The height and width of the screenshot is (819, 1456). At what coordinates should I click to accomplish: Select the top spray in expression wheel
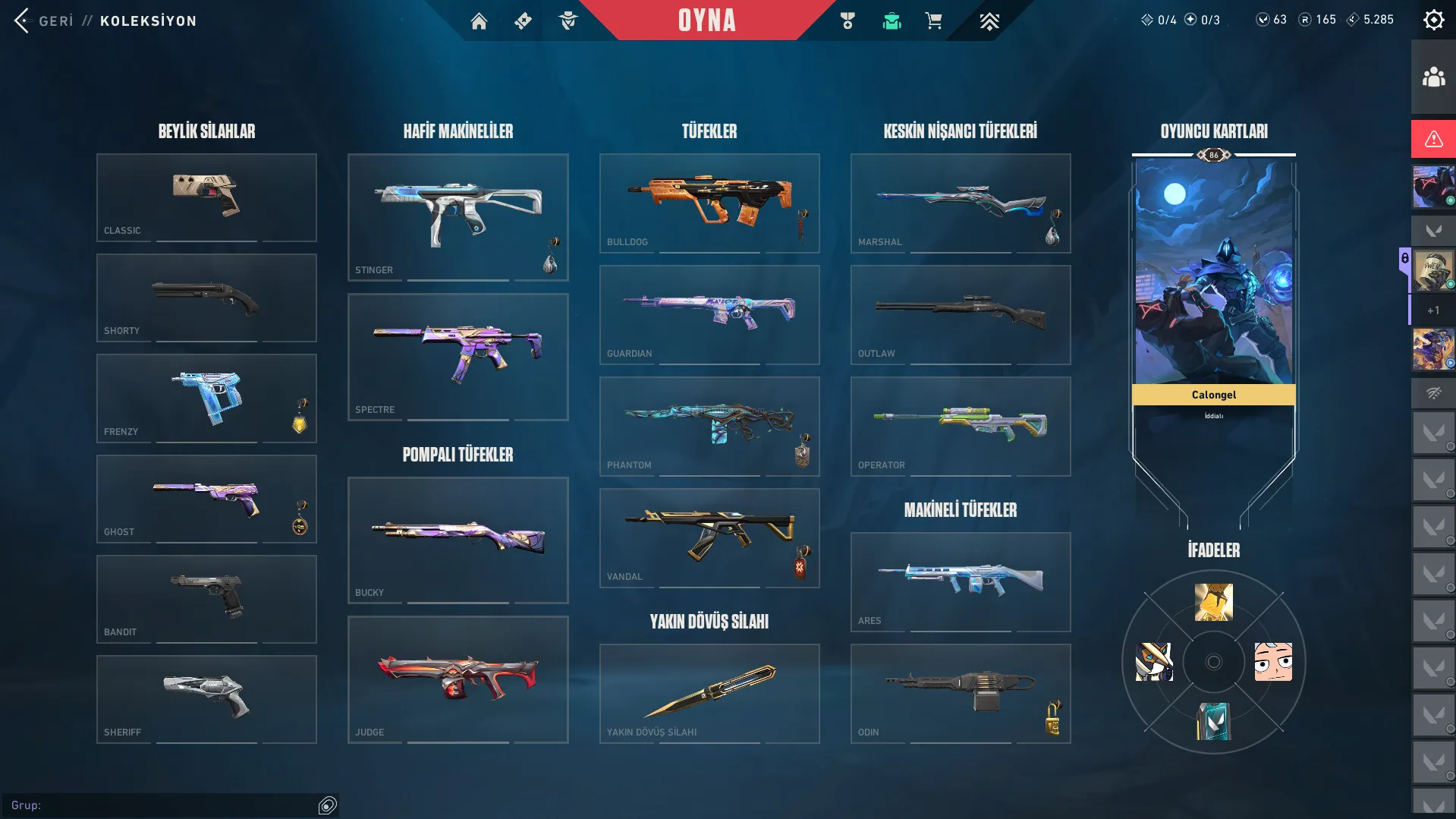click(1213, 603)
